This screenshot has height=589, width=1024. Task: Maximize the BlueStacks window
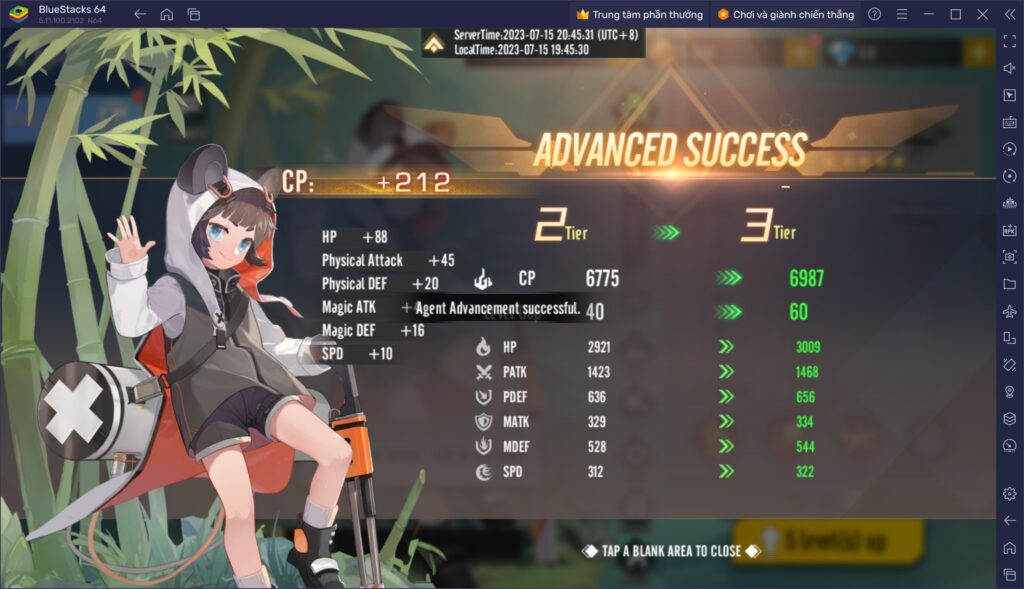click(956, 14)
